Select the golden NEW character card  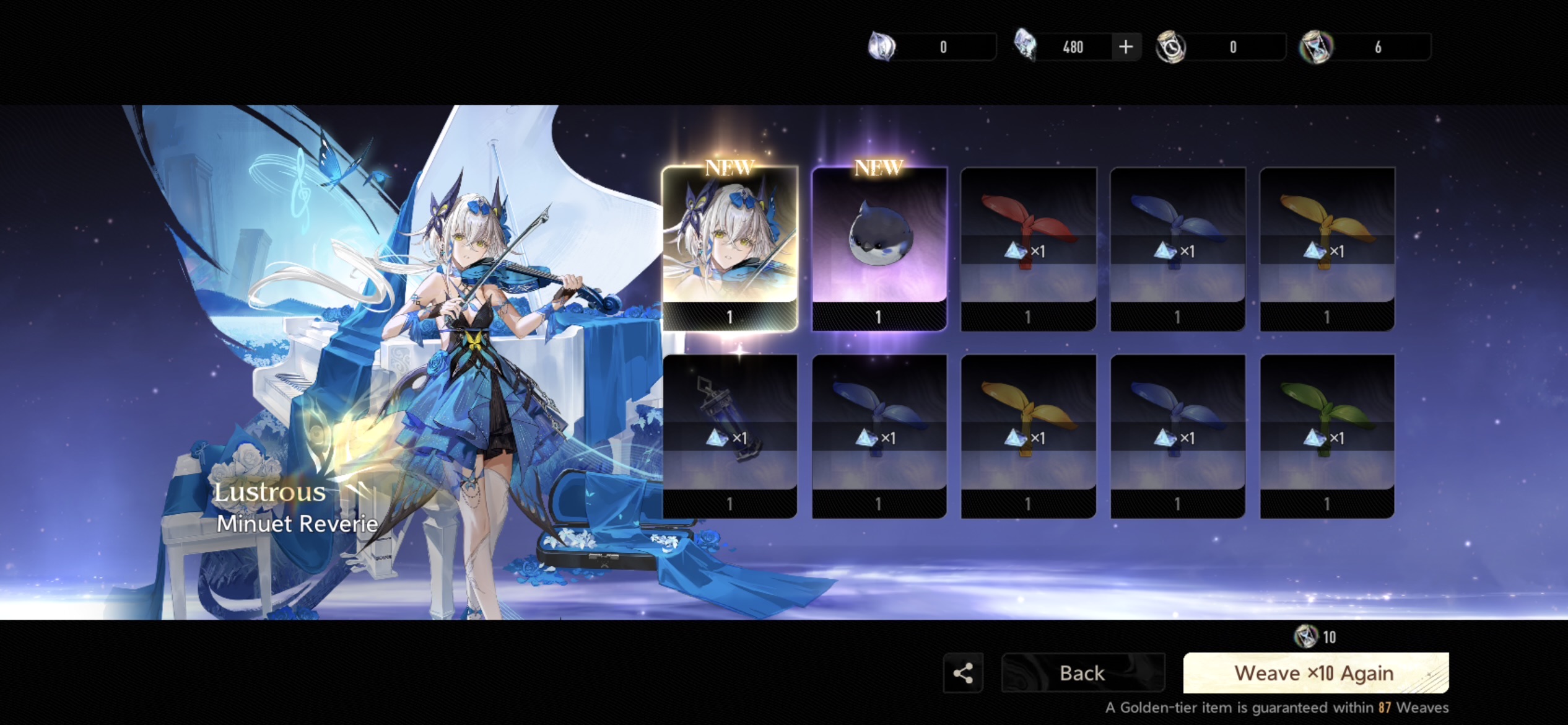pyautogui.click(x=730, y=248)
